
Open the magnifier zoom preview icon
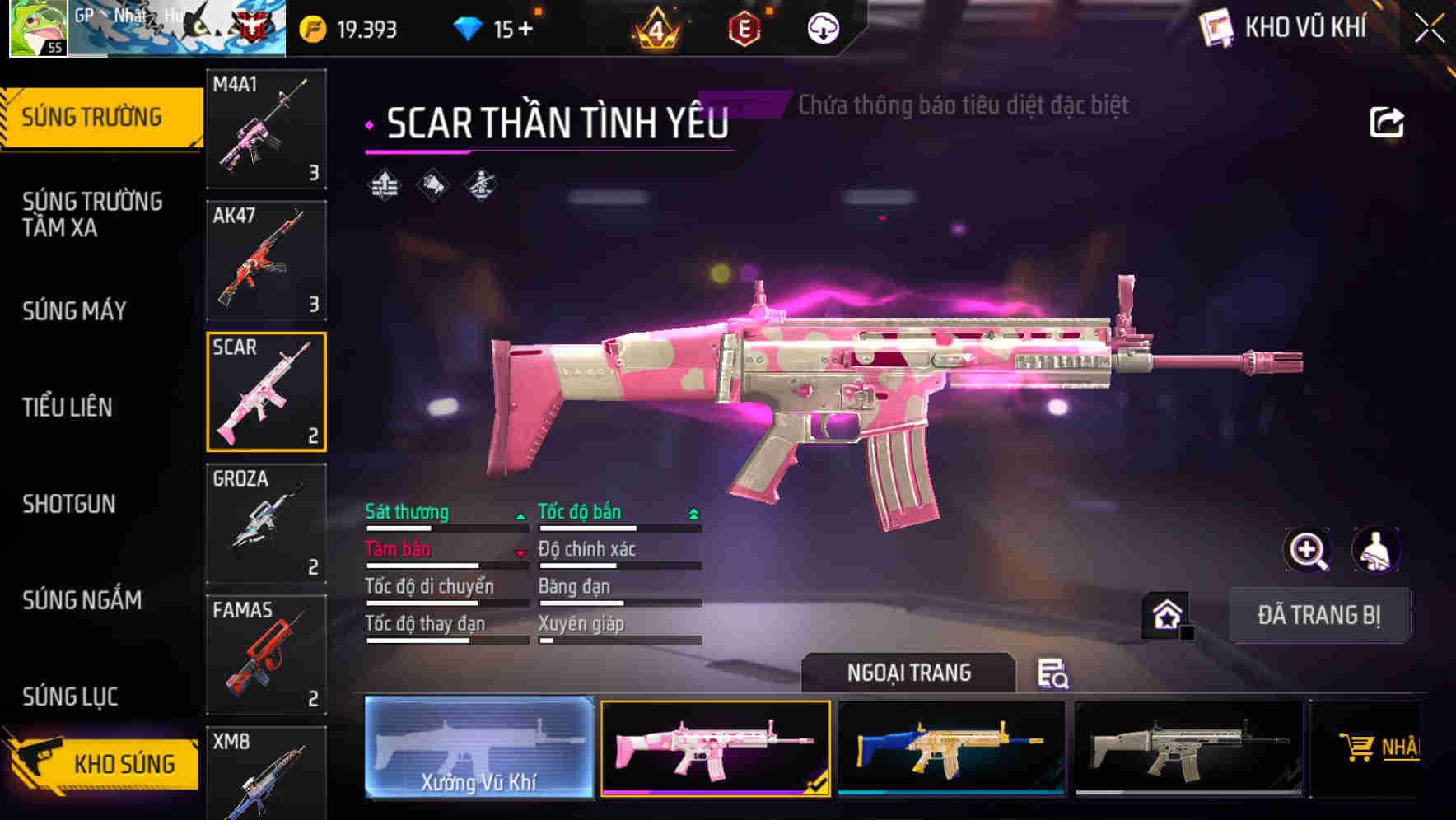1308,550
